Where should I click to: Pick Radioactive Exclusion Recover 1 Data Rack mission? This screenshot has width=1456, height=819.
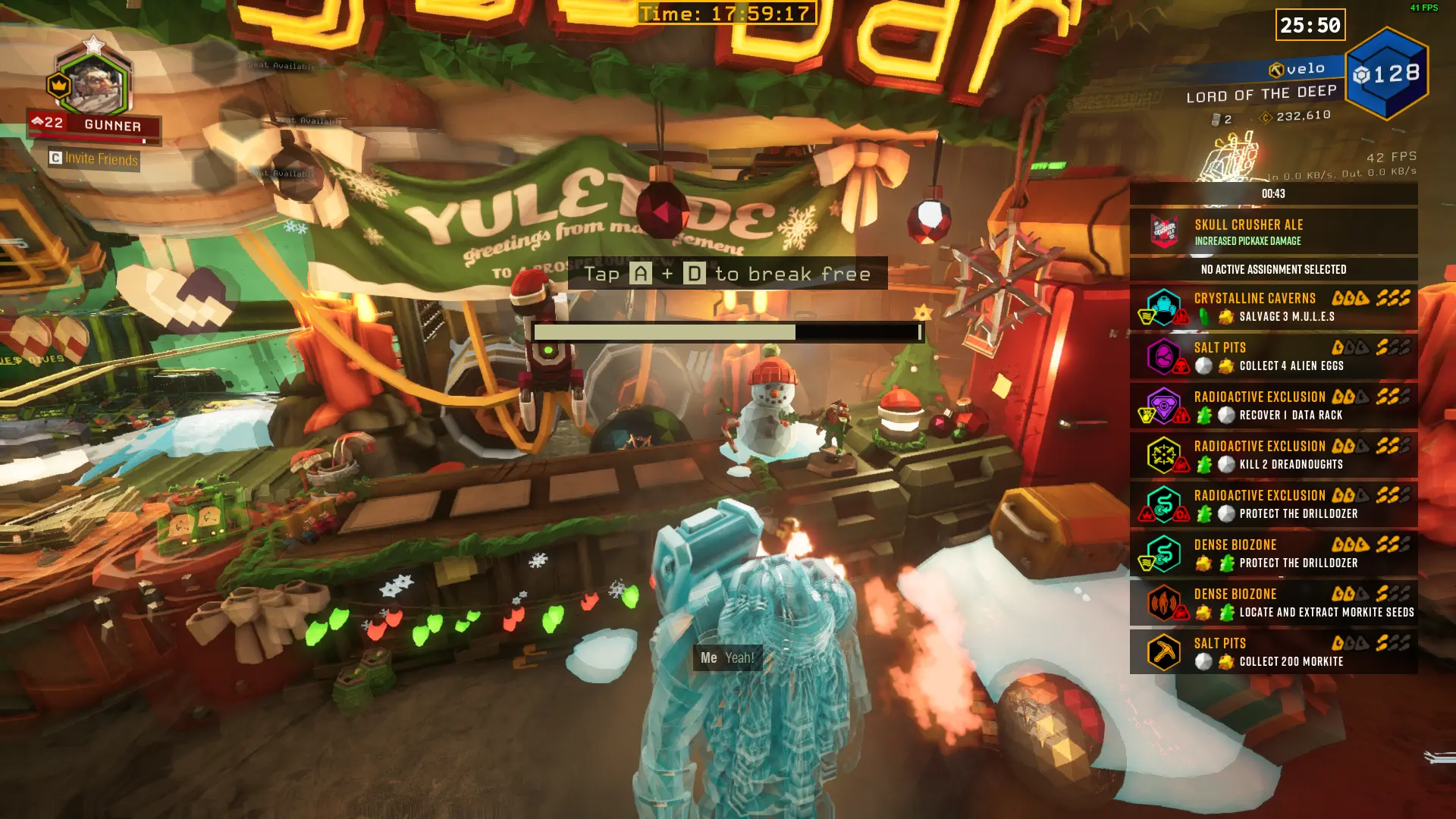[1273, 406]
